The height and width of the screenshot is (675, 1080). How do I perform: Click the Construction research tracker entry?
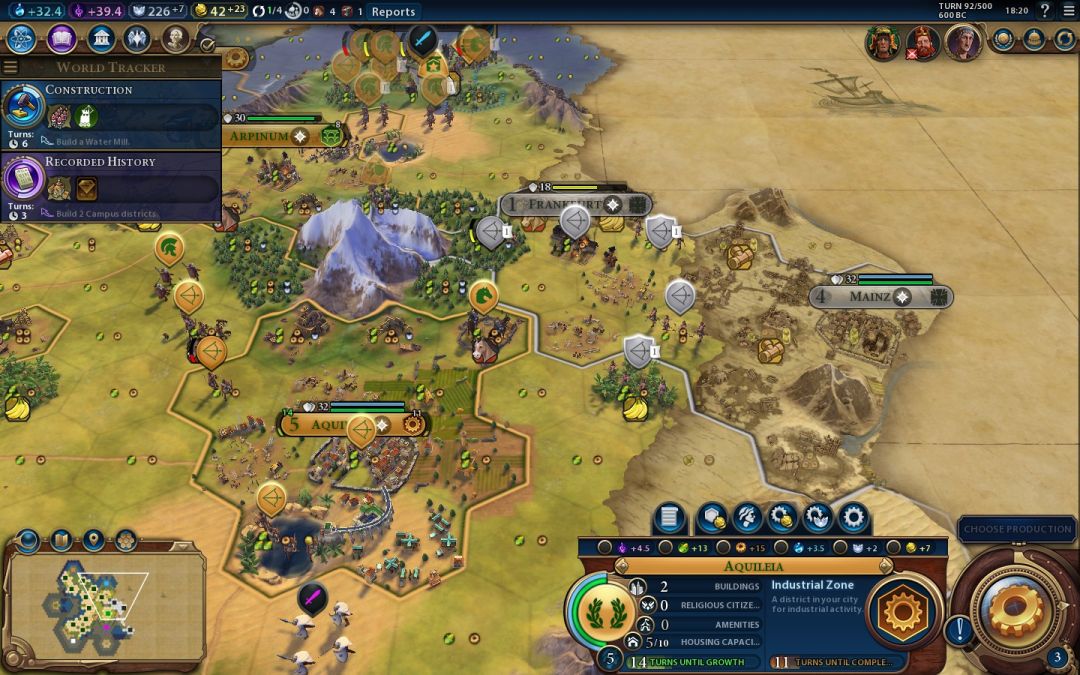pyautogui.click(x=111, y=113)
